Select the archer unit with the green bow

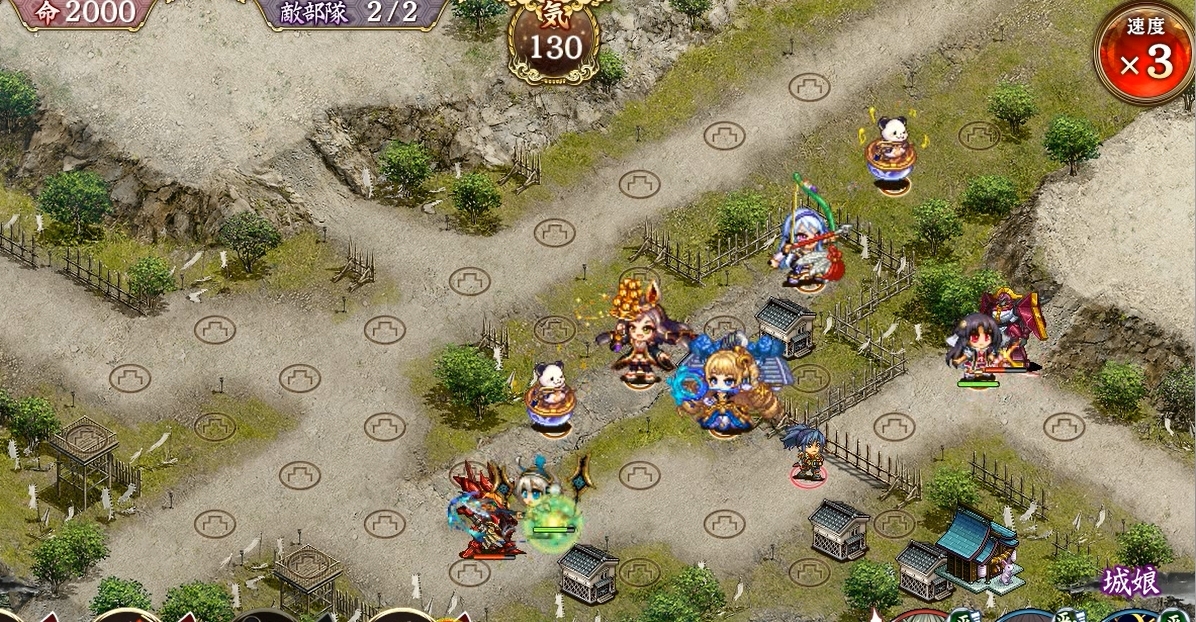808,243
